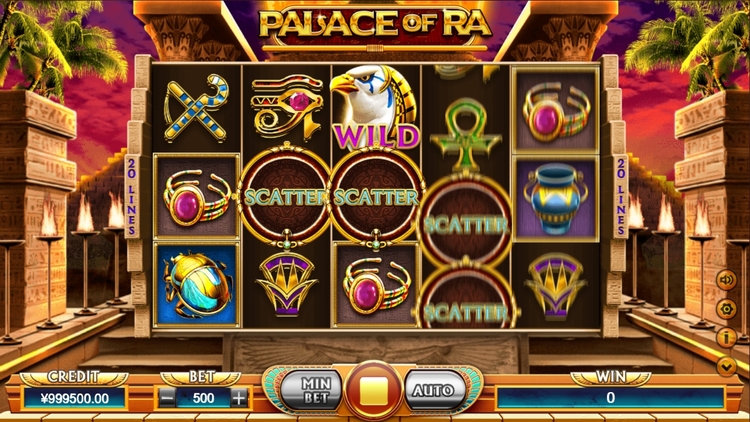
Task: Enable AUTO spin mode
Action: pos(435,390)
